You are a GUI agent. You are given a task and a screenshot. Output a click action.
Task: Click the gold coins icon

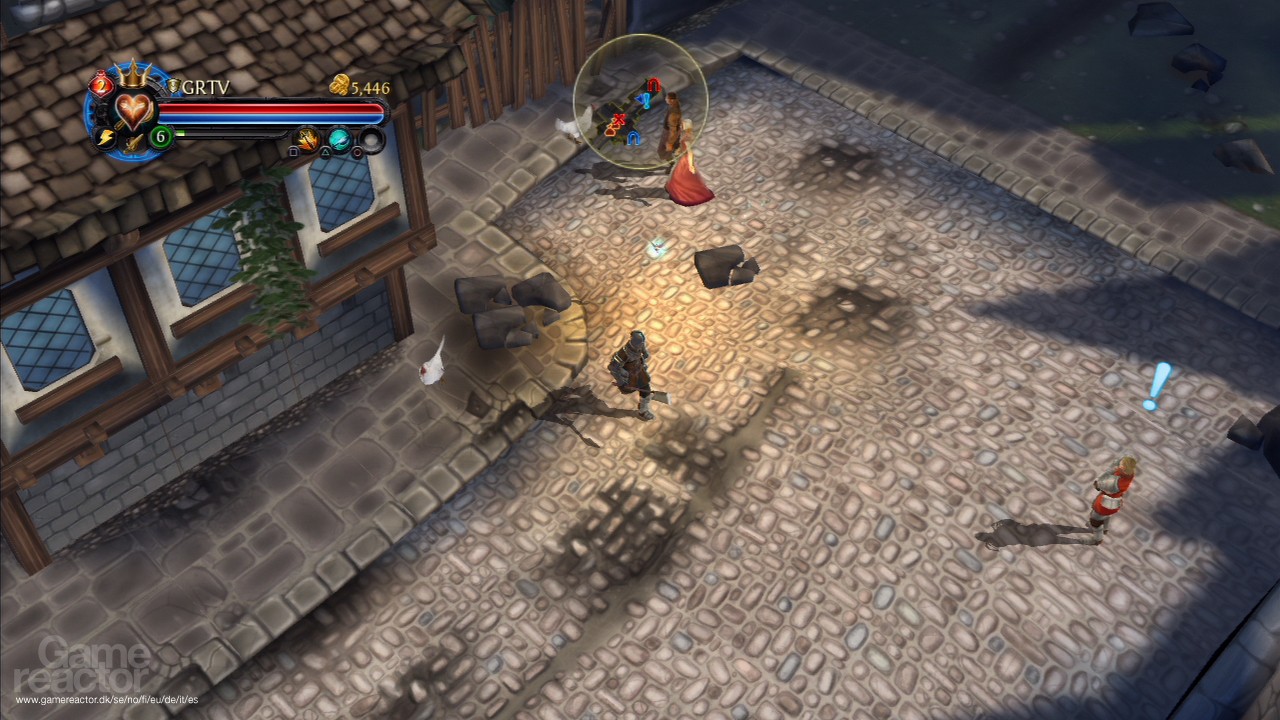click(x=339, y=86)
